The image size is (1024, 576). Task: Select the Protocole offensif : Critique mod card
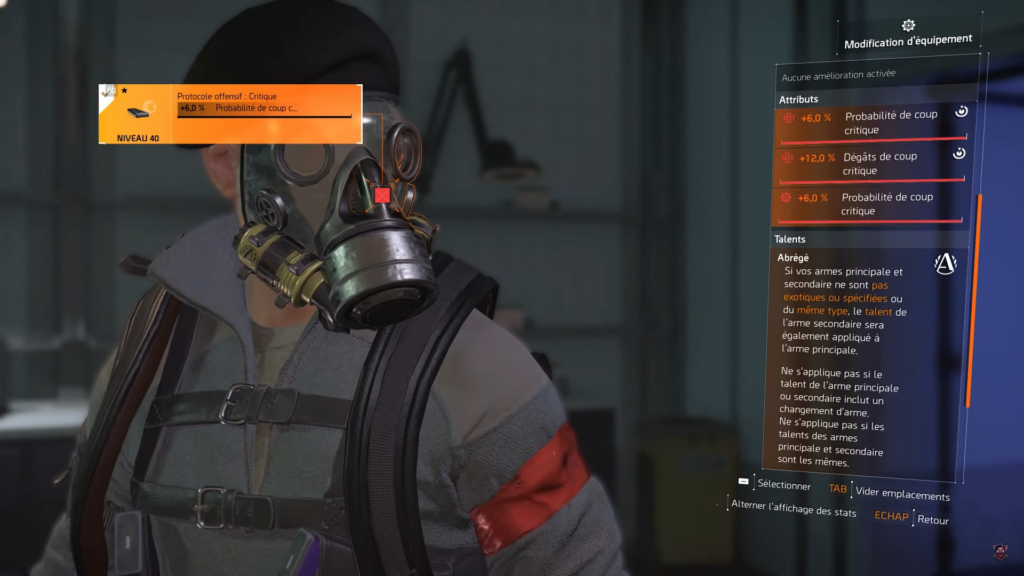coord(229,114)
